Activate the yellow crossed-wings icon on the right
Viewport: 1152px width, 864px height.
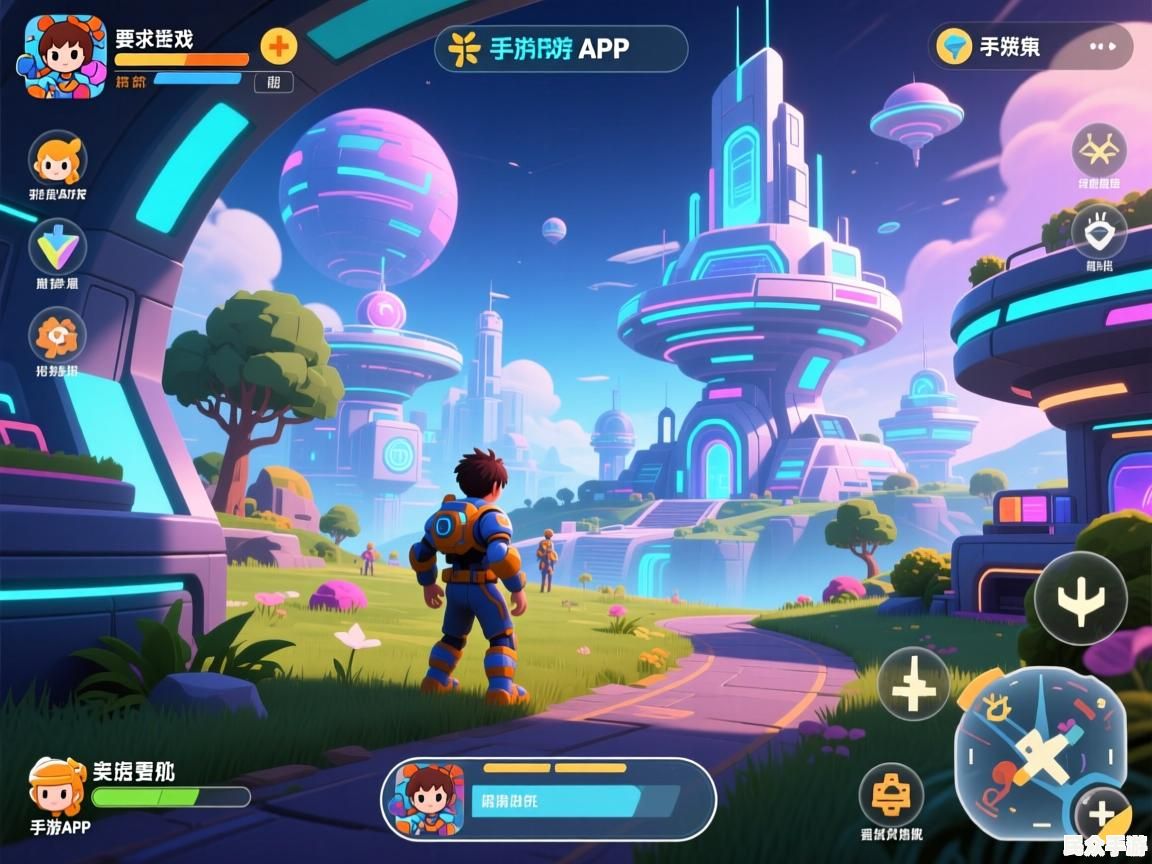tap(1099, 150)
